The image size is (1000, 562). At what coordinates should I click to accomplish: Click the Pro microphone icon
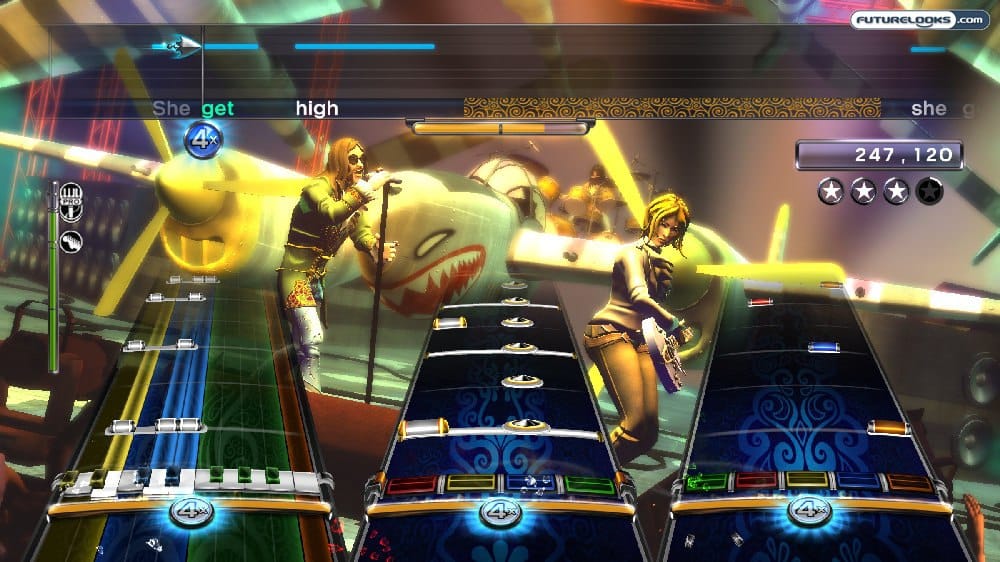pyautogui.click(x=71, y=196)
